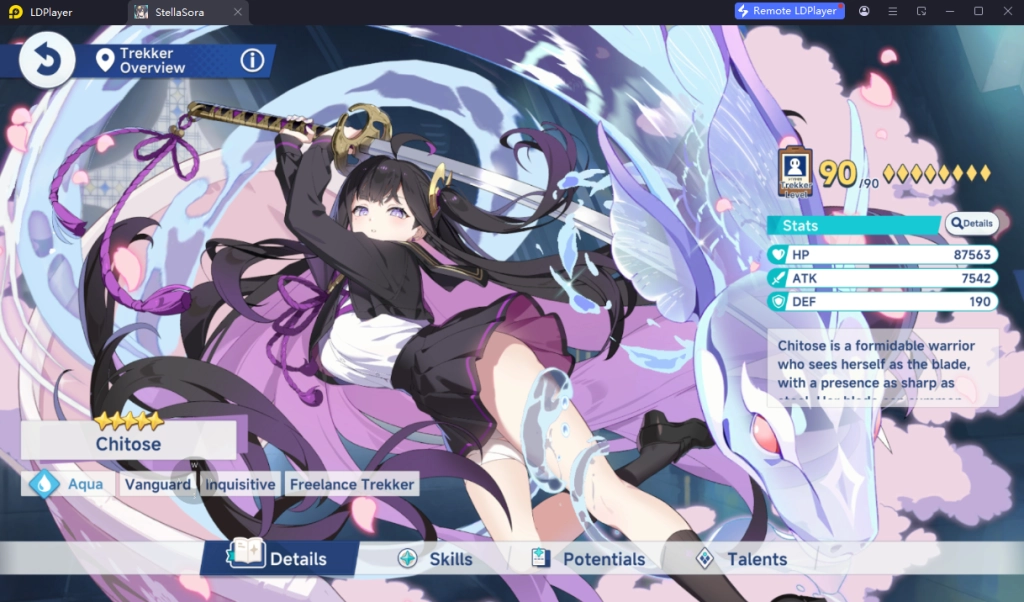Open the Freelance Trekker tag
Viewport: 1024px width, 602px height.
pyautogui.click(x=351, y=484)
